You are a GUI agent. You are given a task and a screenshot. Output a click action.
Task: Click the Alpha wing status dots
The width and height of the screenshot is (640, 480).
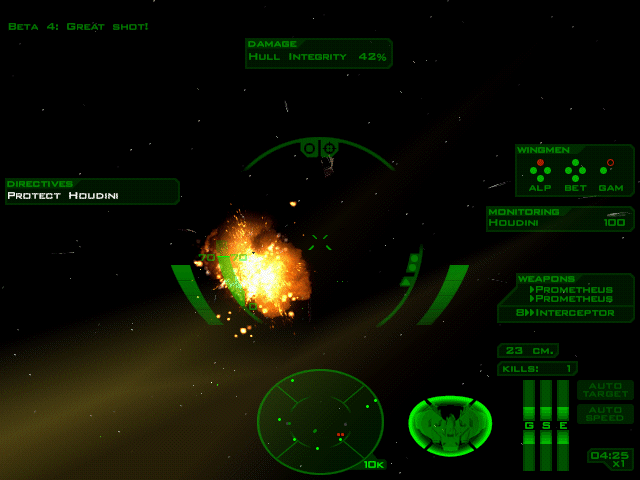pyautogui.click(x=540, y=170)
